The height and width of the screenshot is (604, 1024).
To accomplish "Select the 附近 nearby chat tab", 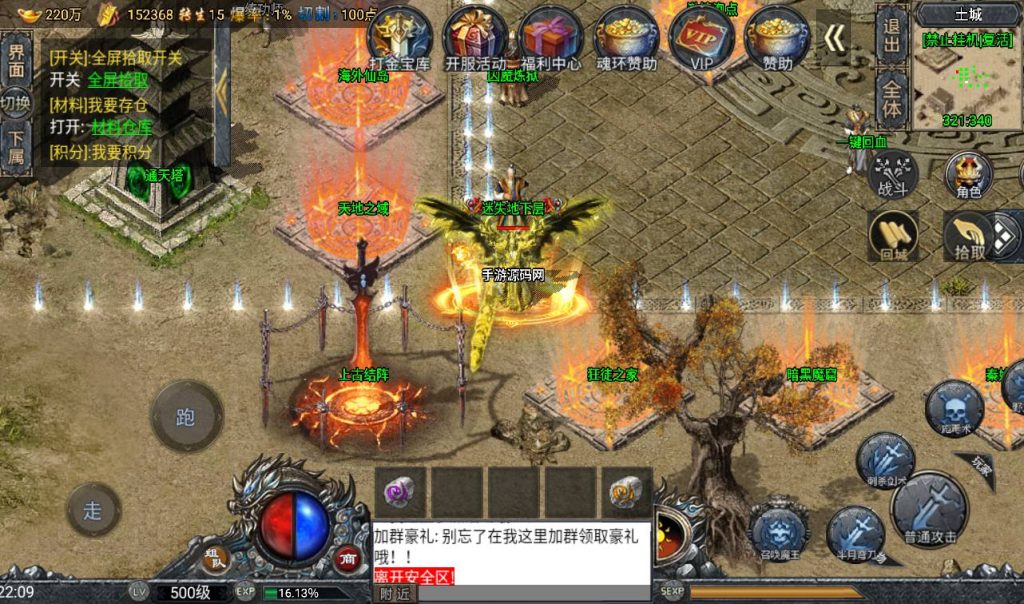I will click(394, 593).
